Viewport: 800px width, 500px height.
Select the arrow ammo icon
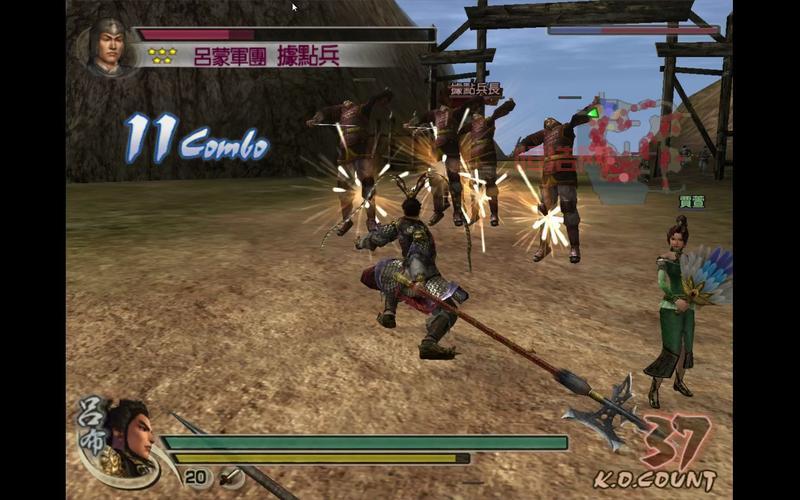[x=230, y=478]
